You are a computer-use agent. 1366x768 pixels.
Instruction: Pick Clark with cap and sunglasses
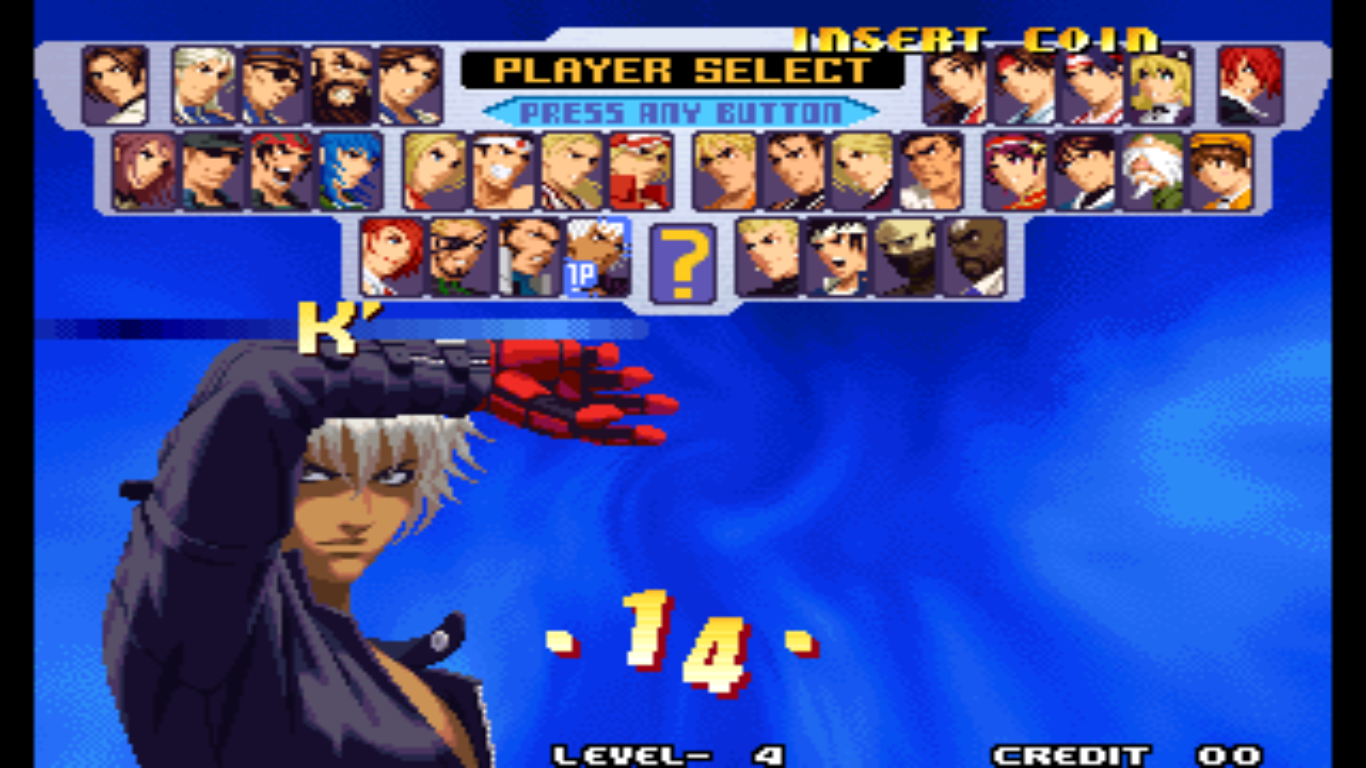point(212,171)
